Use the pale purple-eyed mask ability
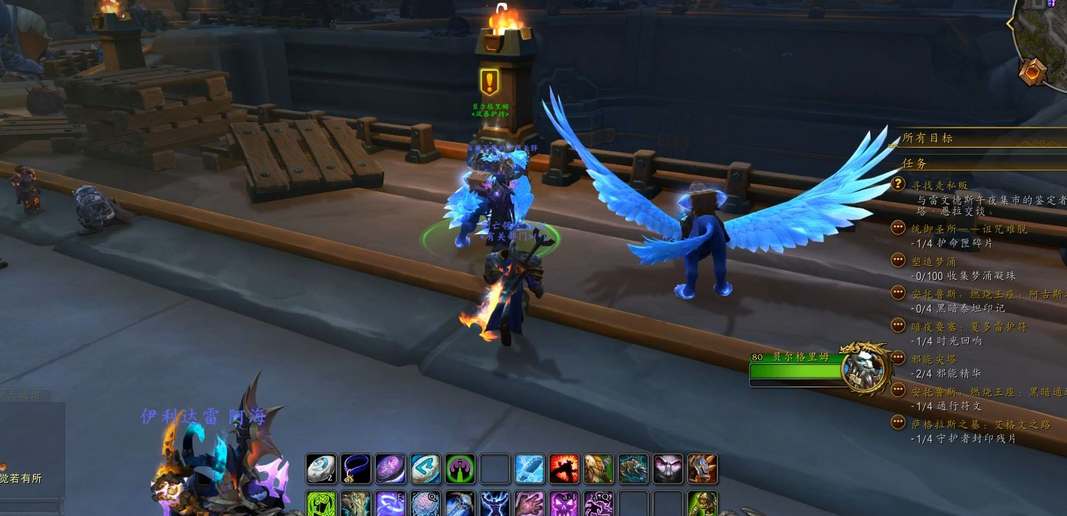 [x=668, y=469]
